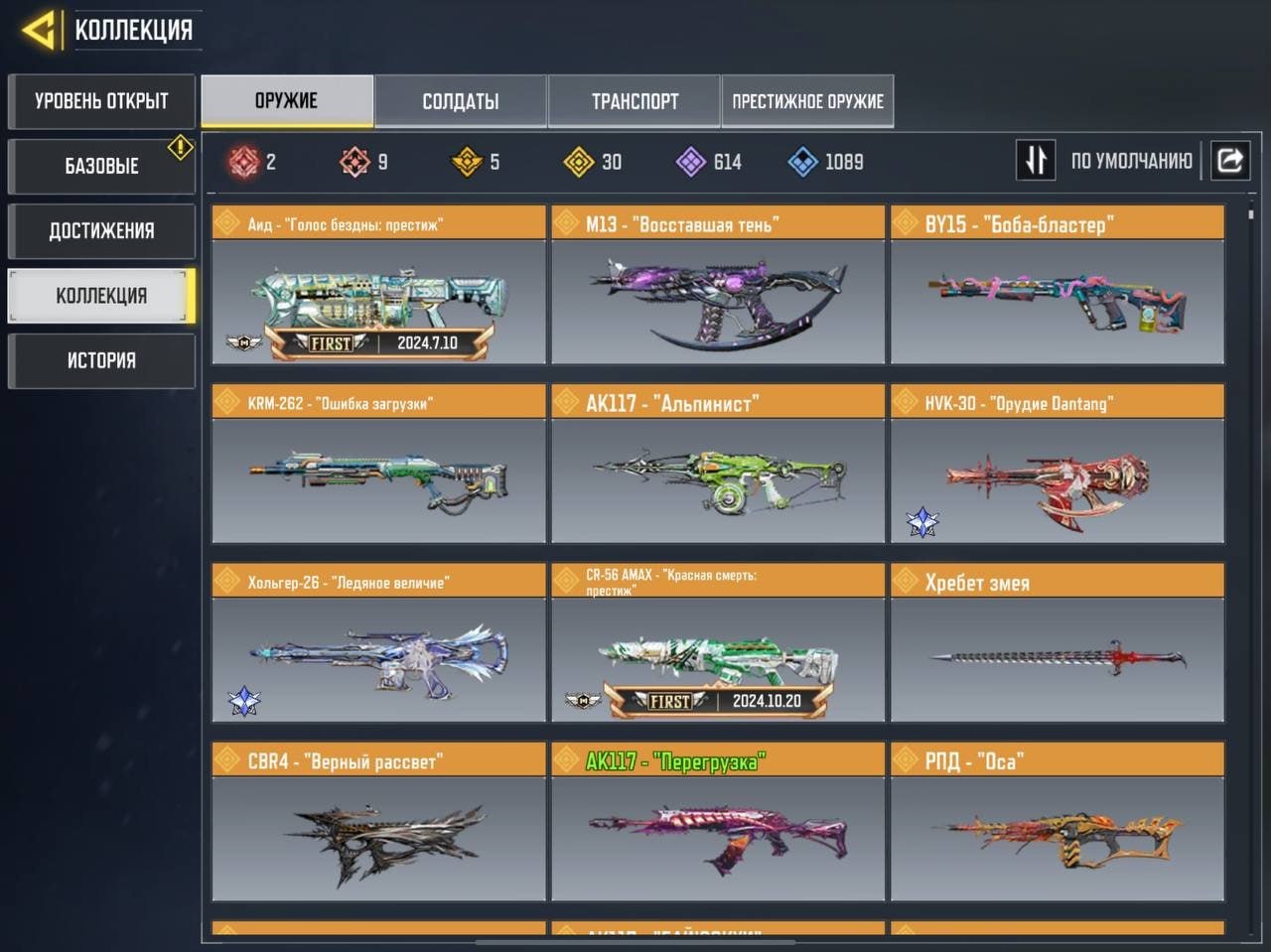Open the CBR4 "Верный рассвет" card
The image size is (1271, 952).
point(378,822)
